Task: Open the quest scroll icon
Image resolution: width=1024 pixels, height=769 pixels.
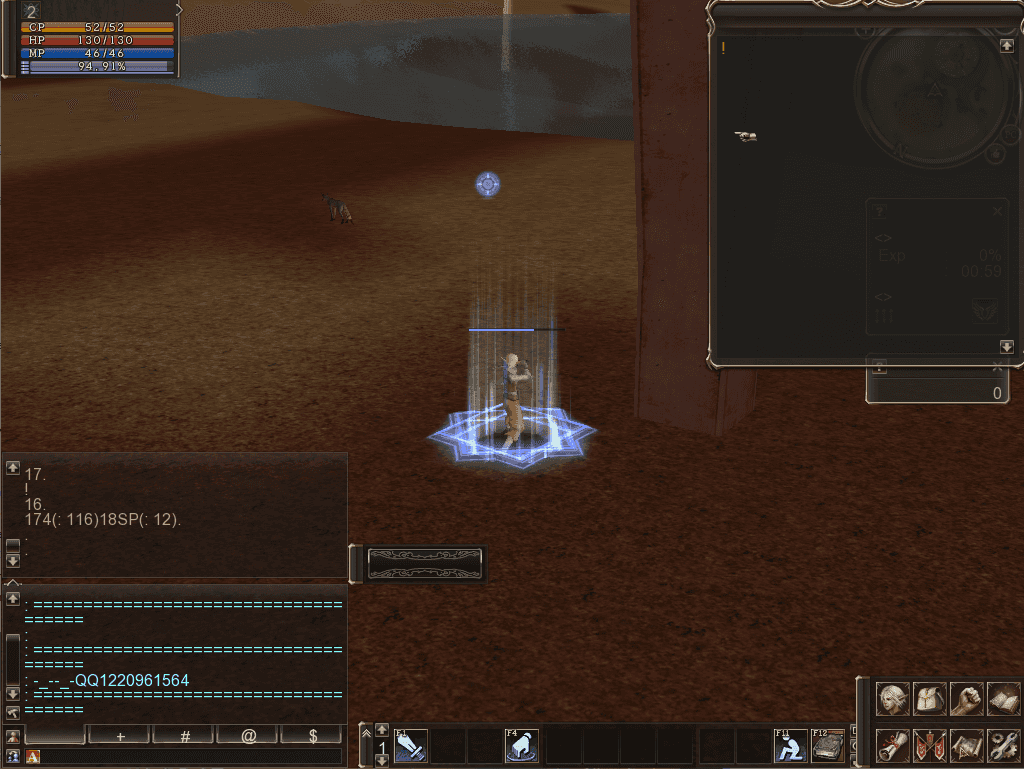Action: click(893, 745)
